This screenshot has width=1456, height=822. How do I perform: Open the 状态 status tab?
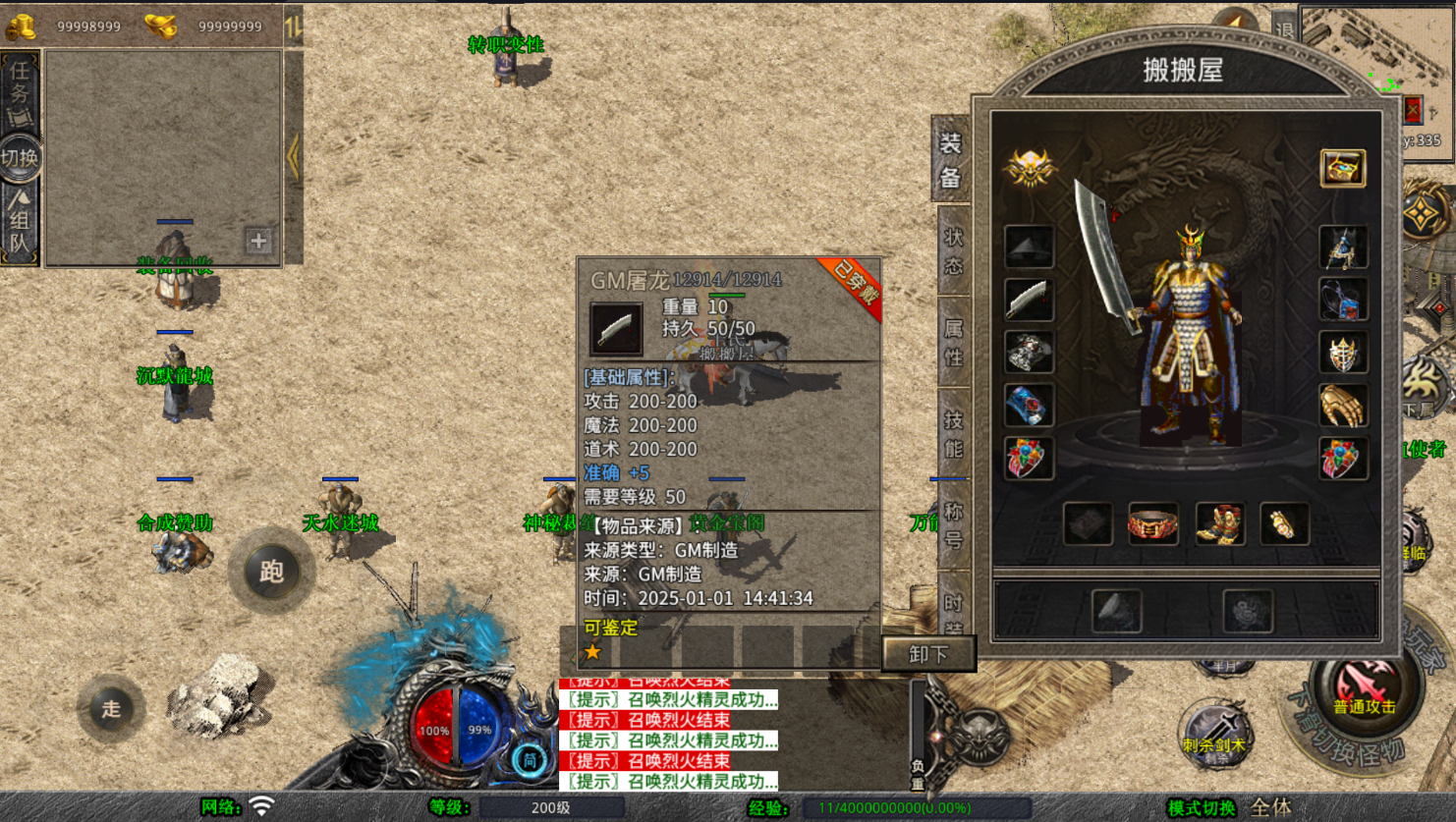coord(953,251)
